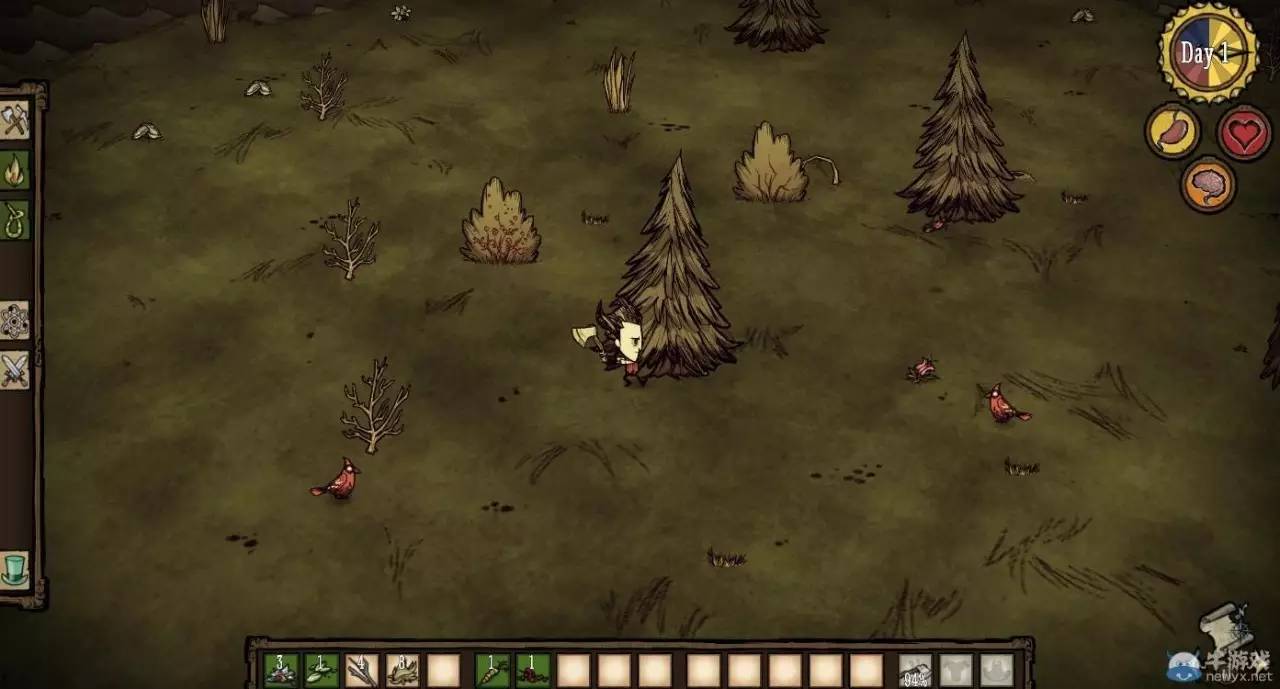The height and width of the screenshot is (689, 1280).
Task: Open the Tools crafting tab
Action: pyautogui.click(x=15, y=120)
